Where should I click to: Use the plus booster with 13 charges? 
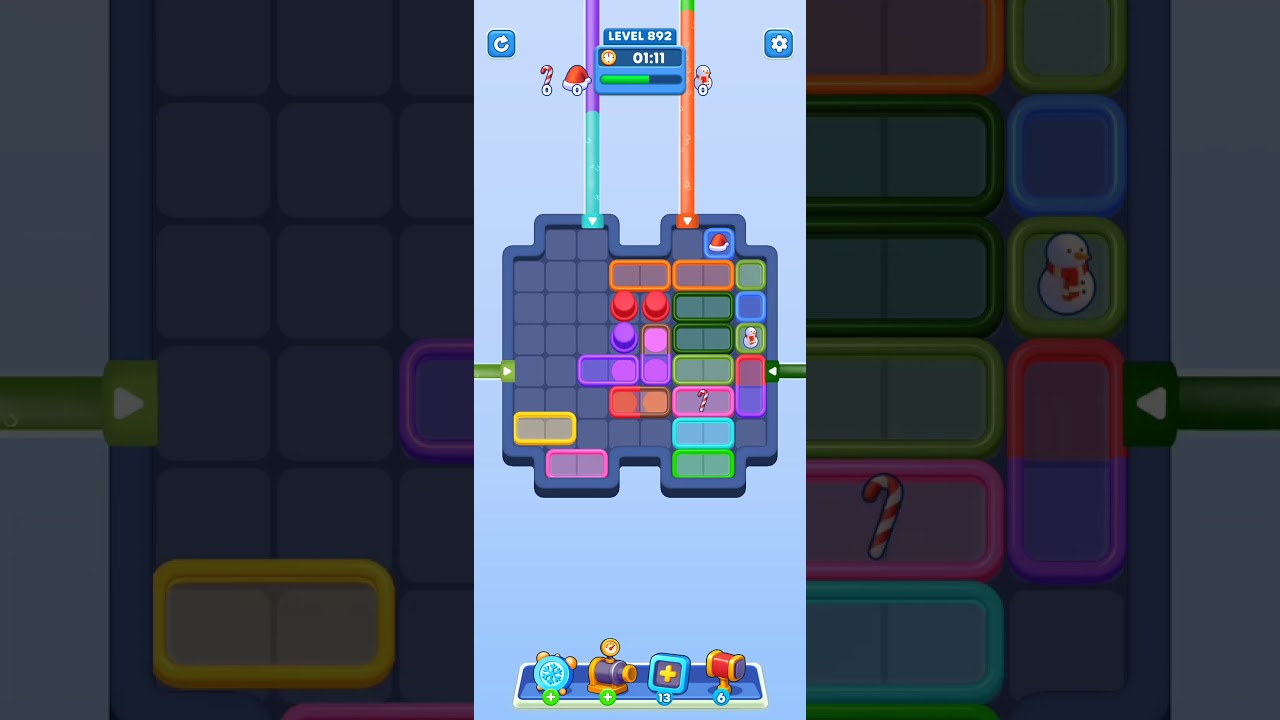[668, 675]
